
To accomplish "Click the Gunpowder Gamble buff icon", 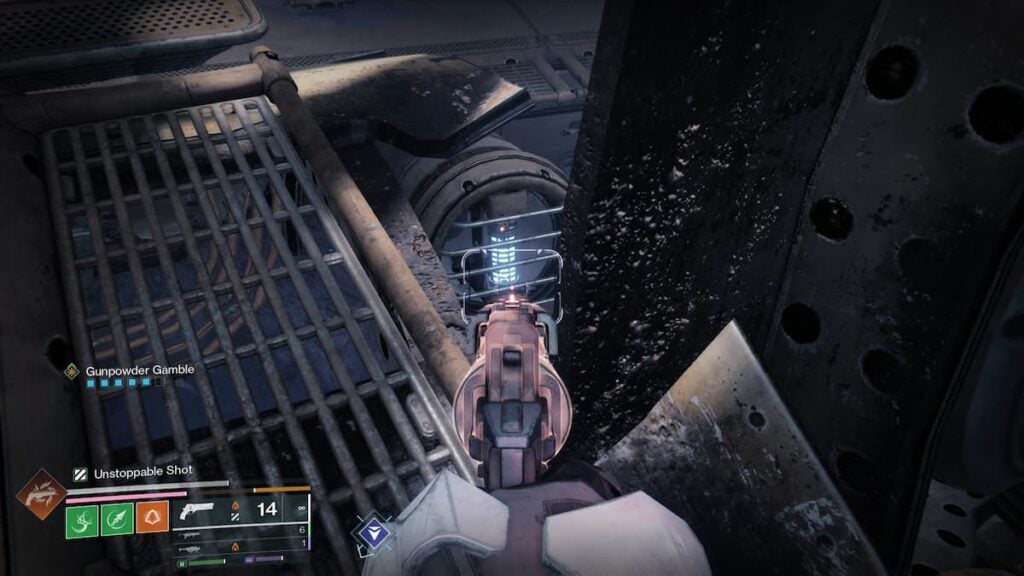I will (x=71, y=370).
